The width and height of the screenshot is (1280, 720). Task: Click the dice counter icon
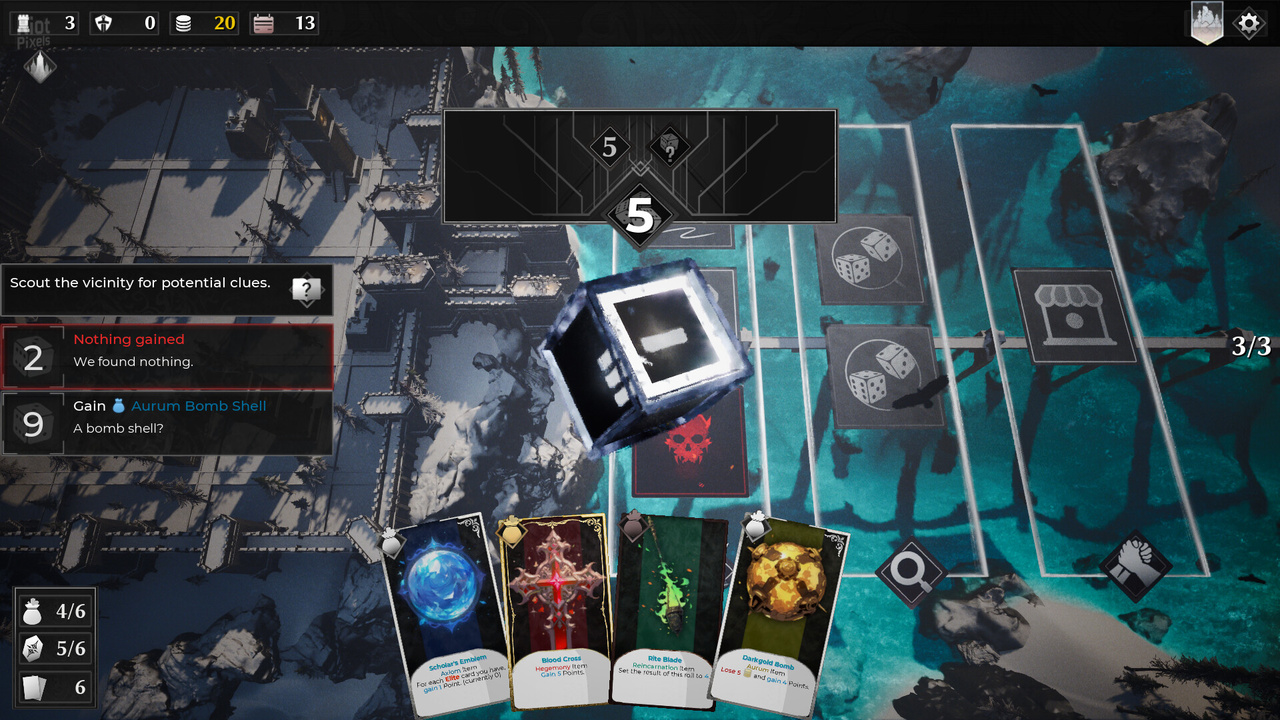[x=33, y=649]
